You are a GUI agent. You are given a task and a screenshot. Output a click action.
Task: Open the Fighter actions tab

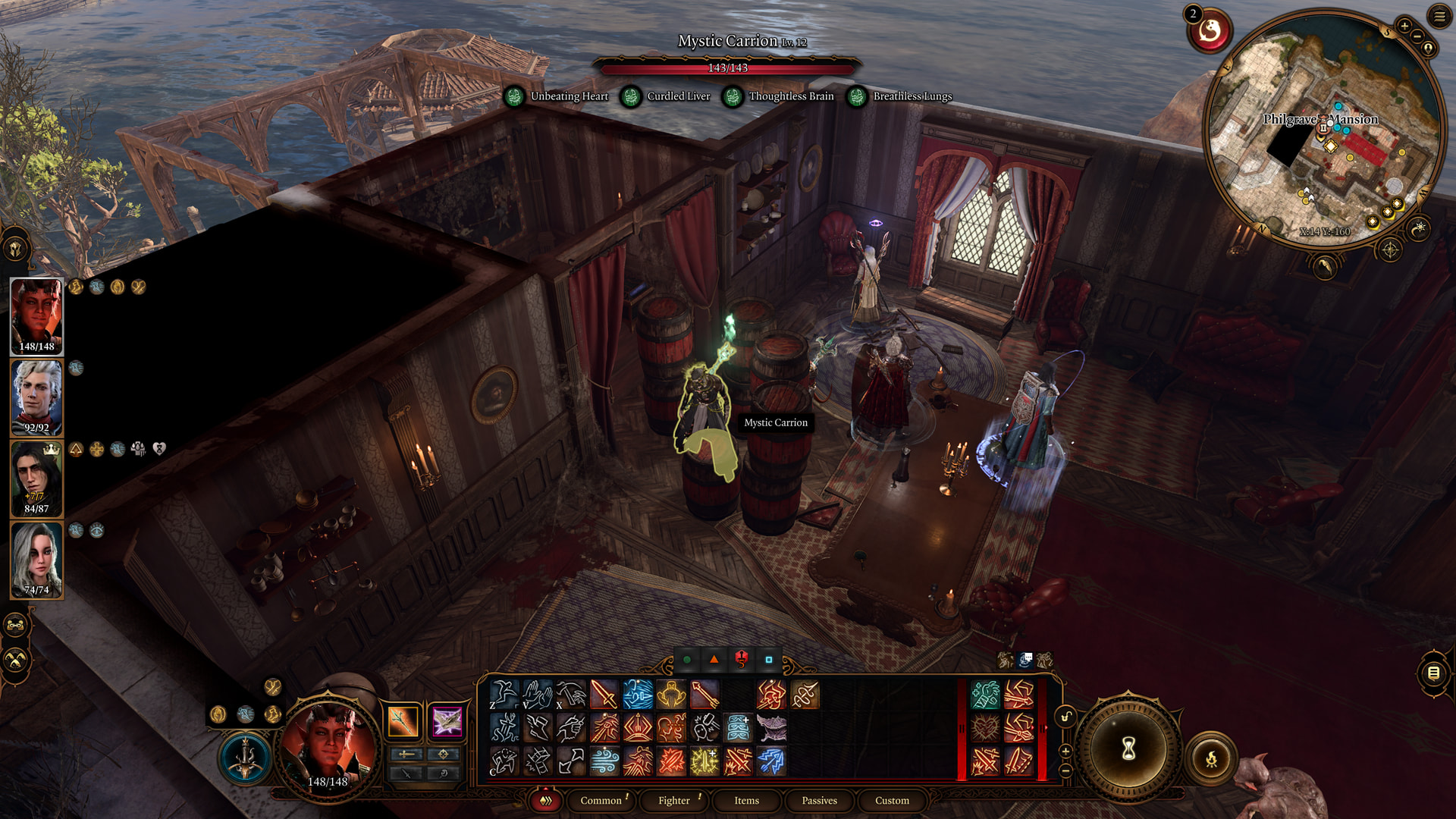673,800
